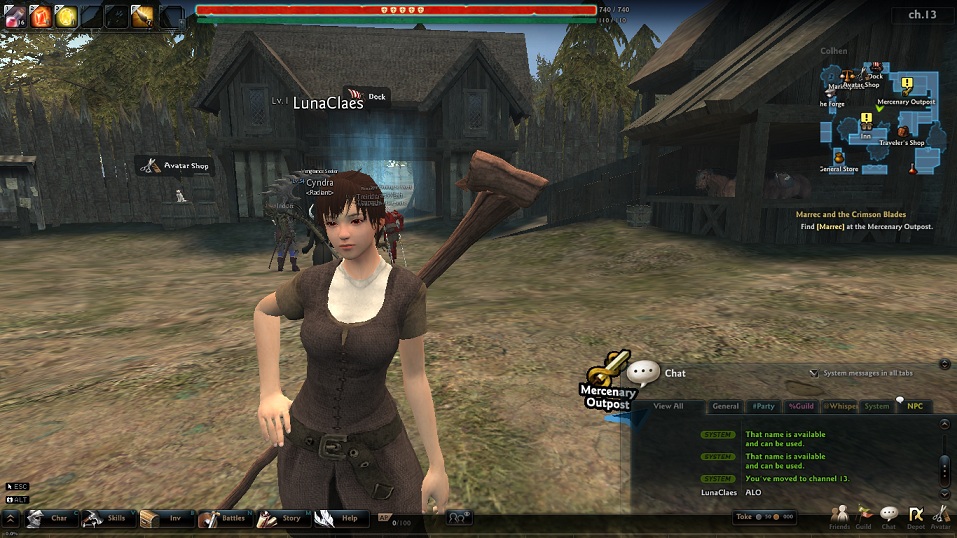
Task: Open the Story menu
Action: [281, 518]
